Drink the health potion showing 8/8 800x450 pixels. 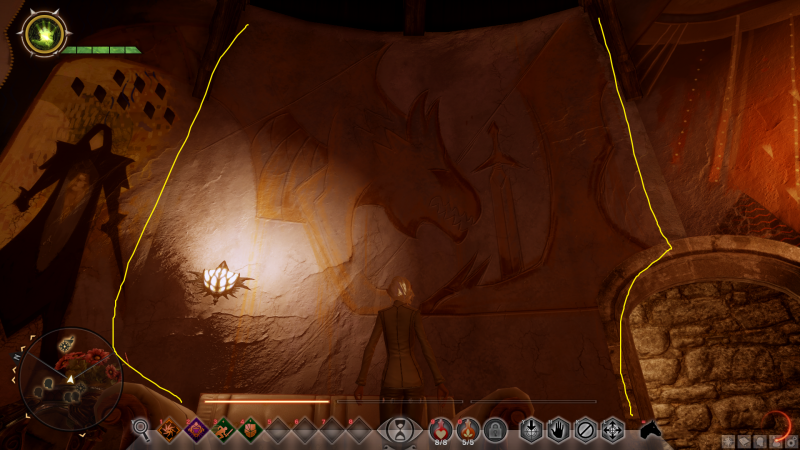(x=441, y=430)
